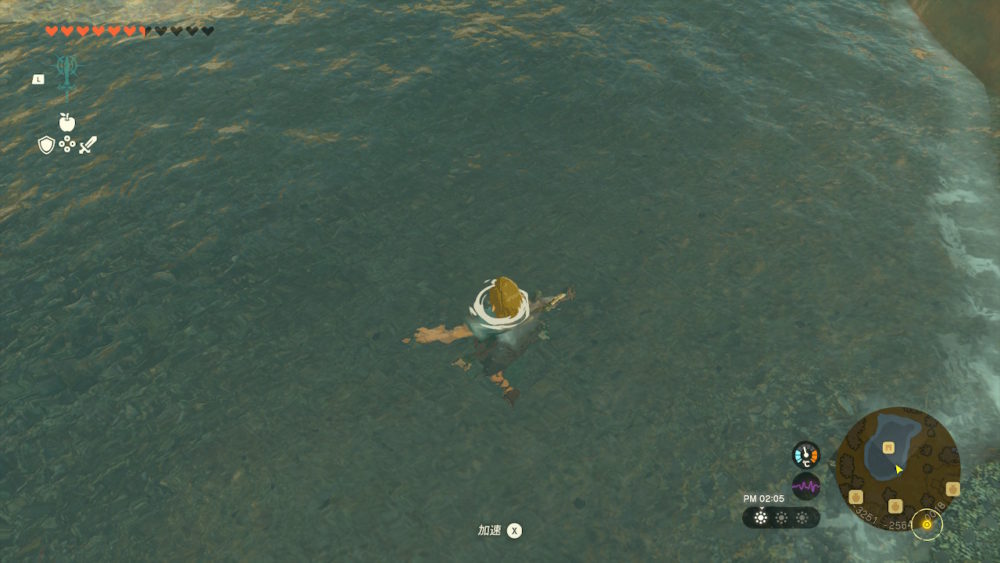Open the sword weapon quick-select icon
Viewport: 1000px width, 563px height.
point(88,145)
